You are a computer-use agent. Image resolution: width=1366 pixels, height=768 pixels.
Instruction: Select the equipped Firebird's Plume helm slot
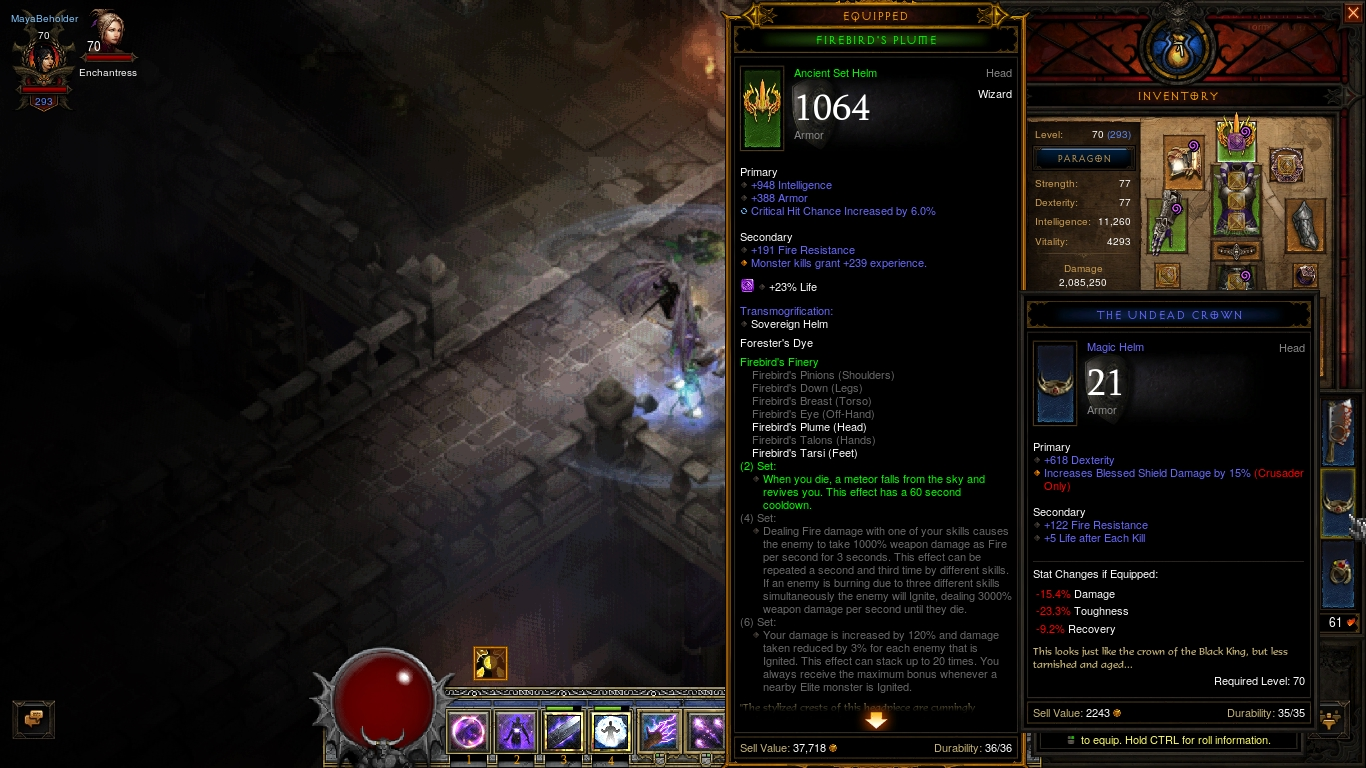click(1237, 137)
